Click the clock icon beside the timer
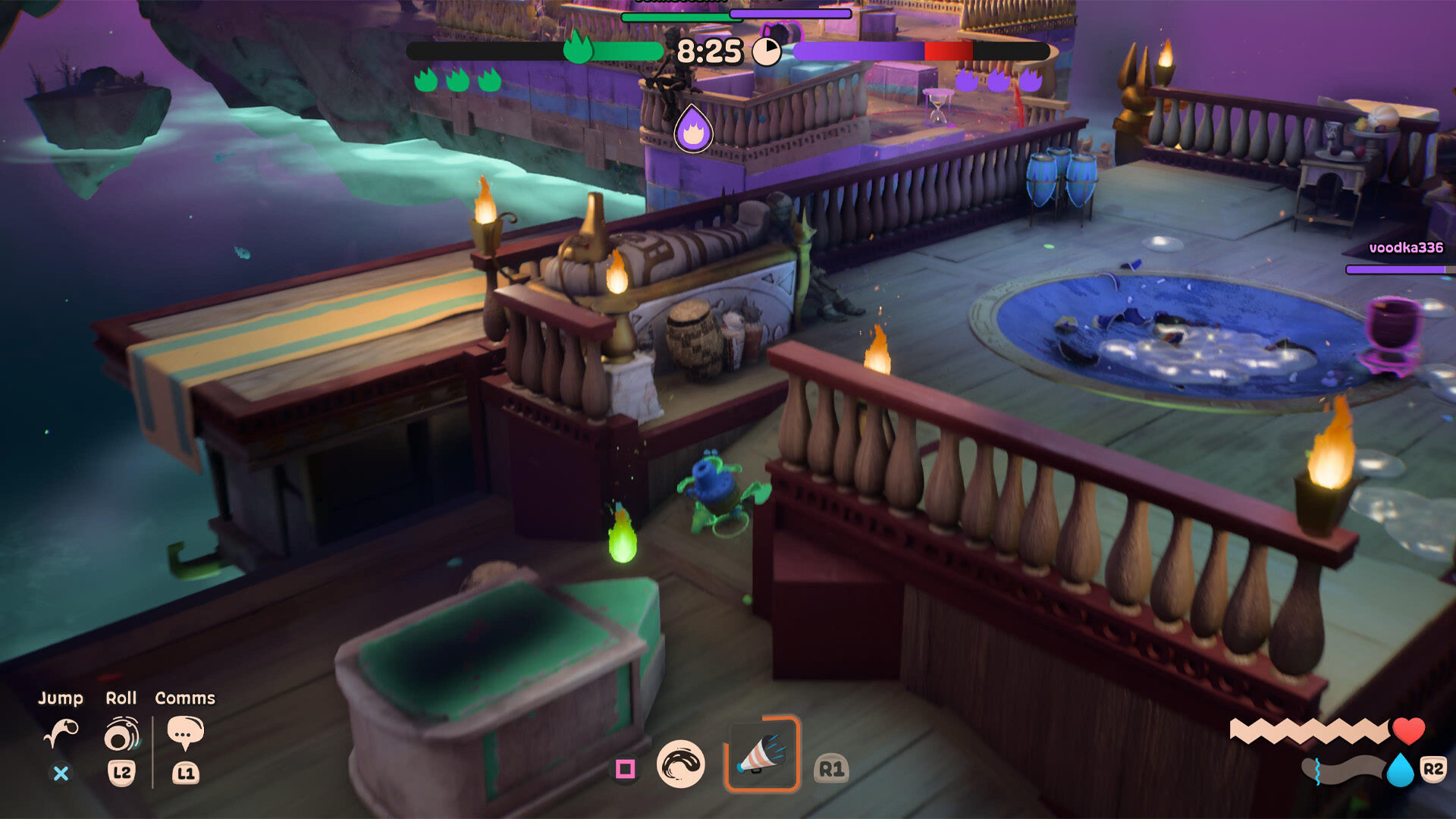 click(767, 50)
